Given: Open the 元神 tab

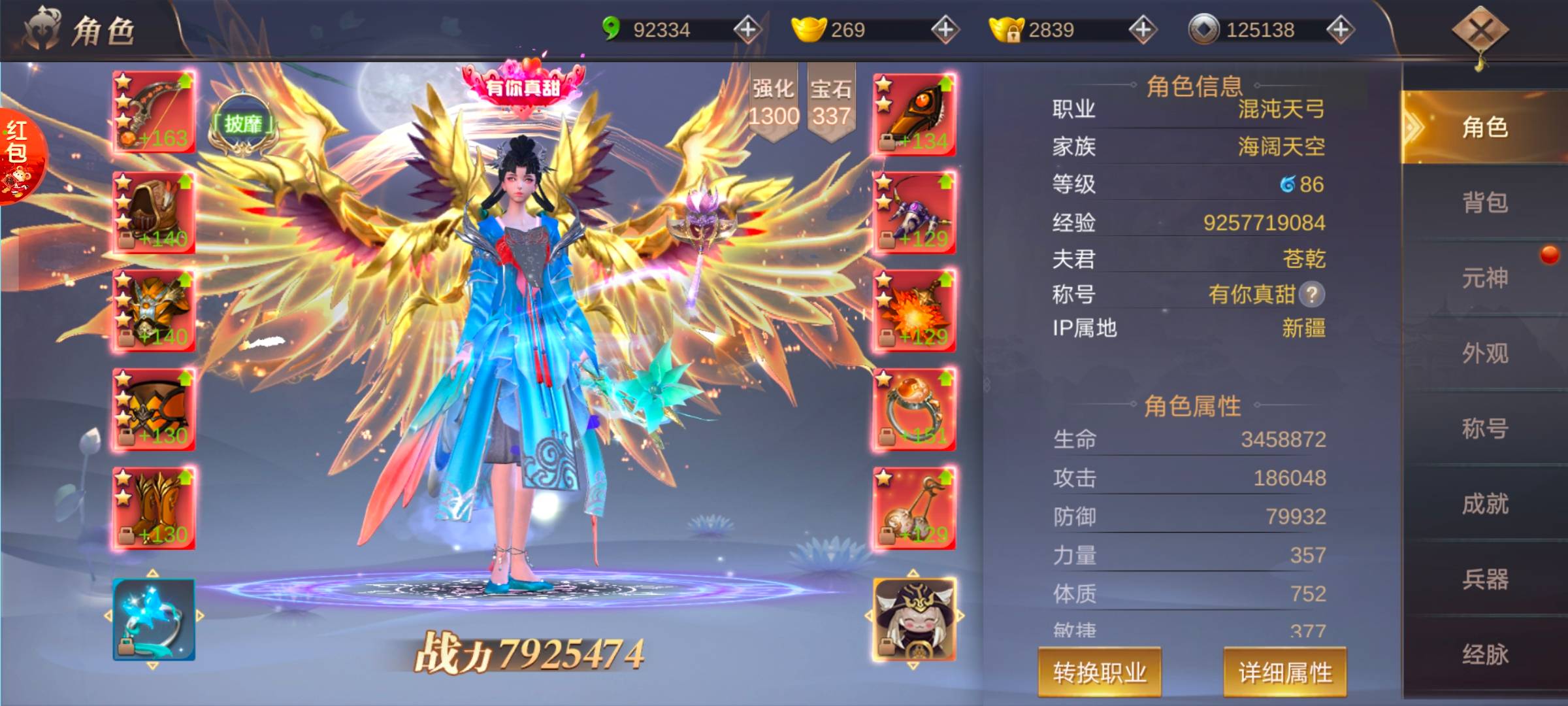Looking at the screenshot, I should [x=1484, y=278].
